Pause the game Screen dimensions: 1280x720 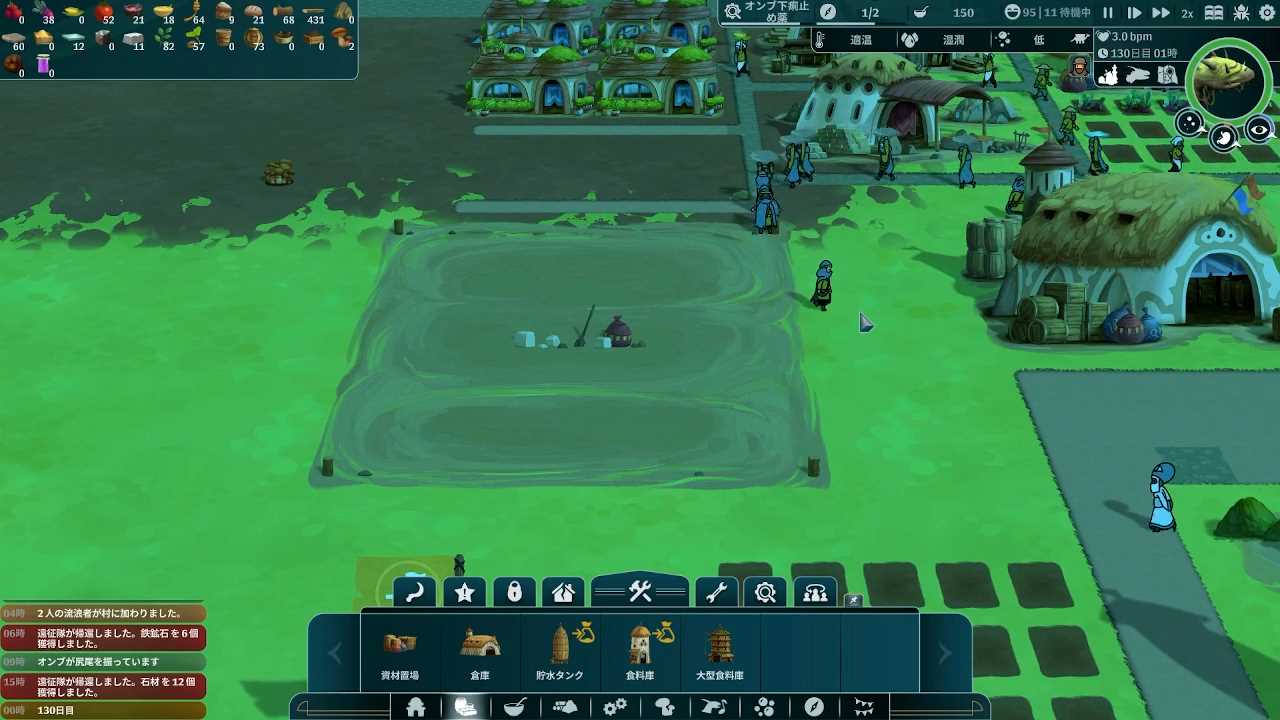point(1108,13)
